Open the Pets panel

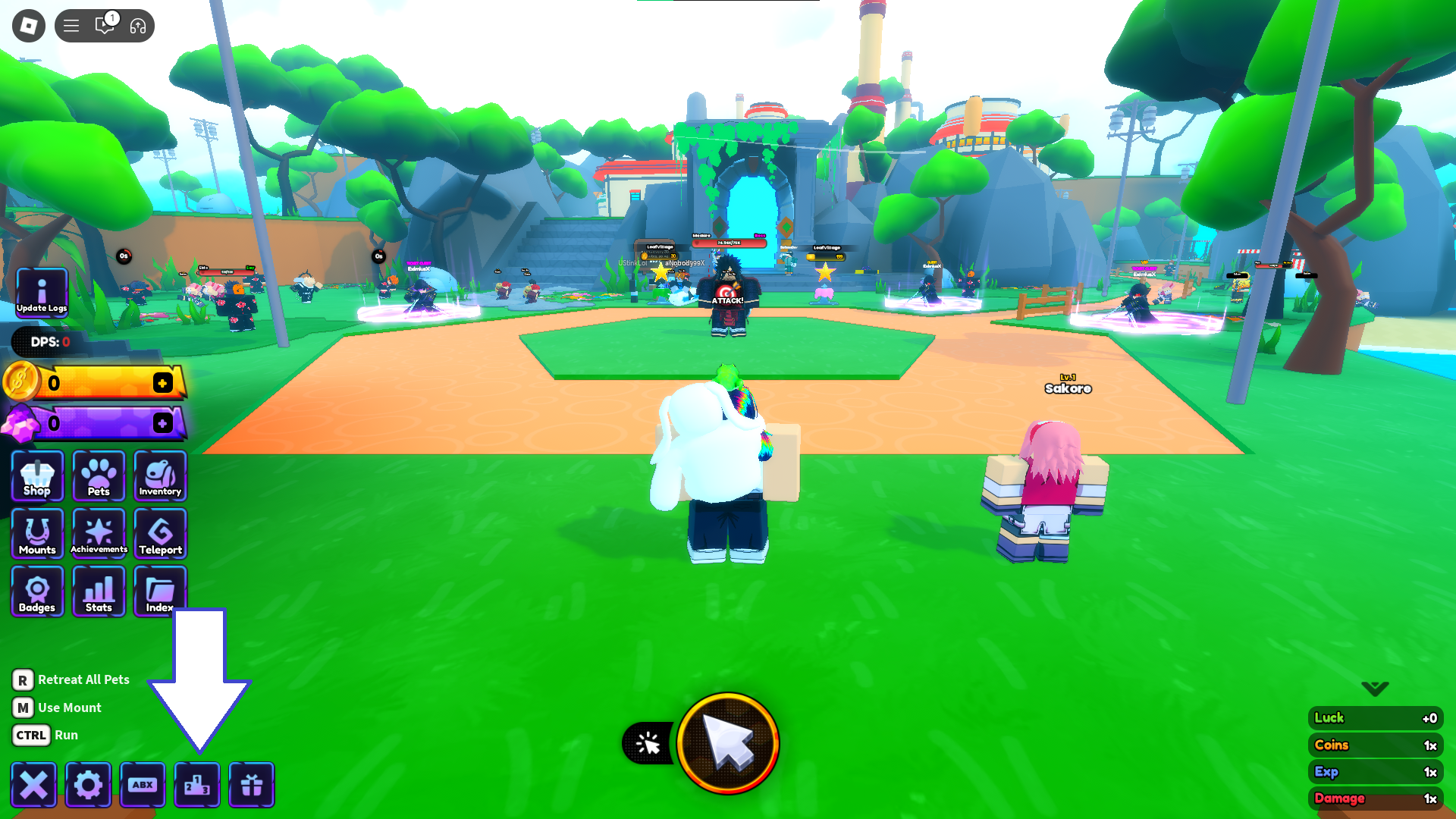point(99,476)
